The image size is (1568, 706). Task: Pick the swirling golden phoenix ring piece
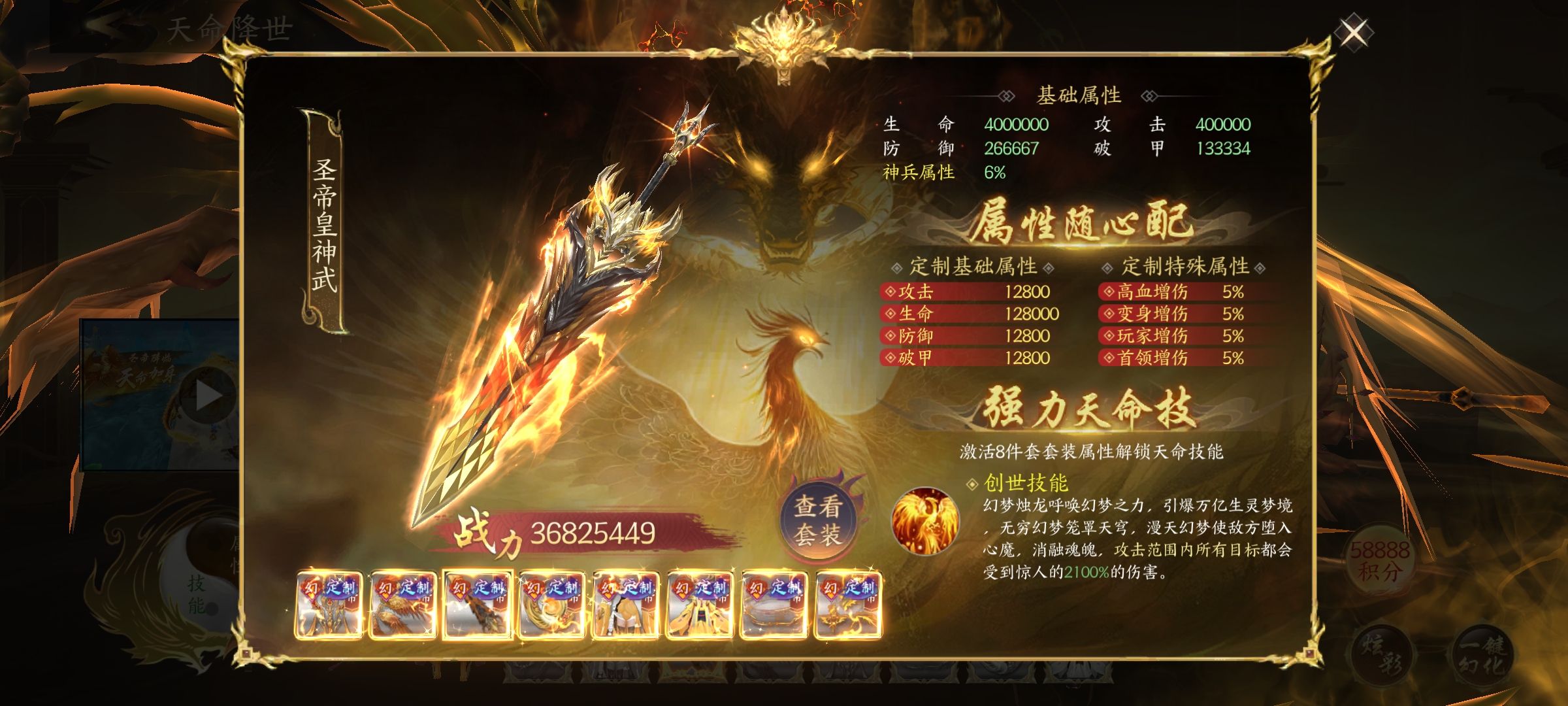click(551, 605)
